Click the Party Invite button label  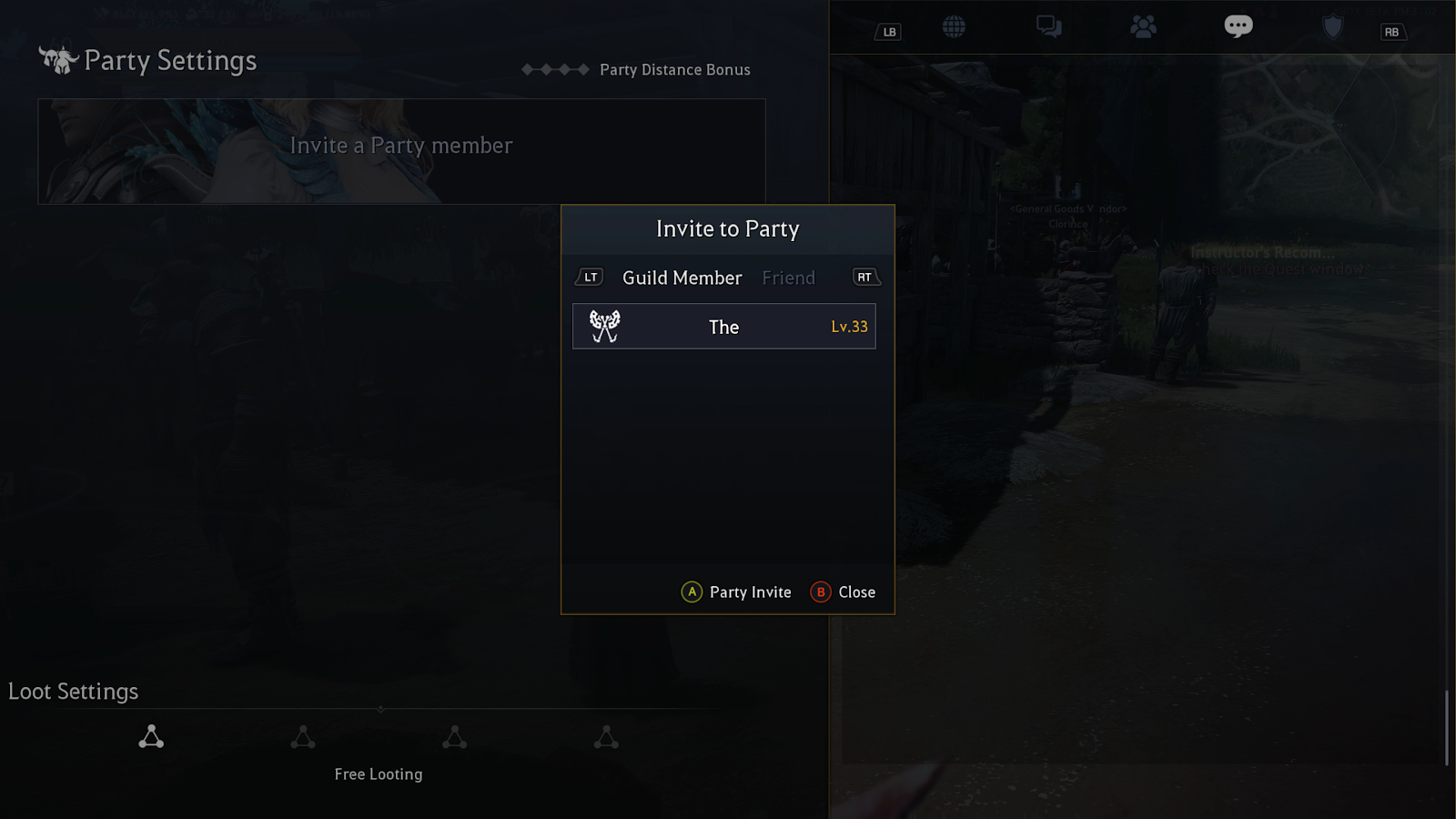point(750,592)
